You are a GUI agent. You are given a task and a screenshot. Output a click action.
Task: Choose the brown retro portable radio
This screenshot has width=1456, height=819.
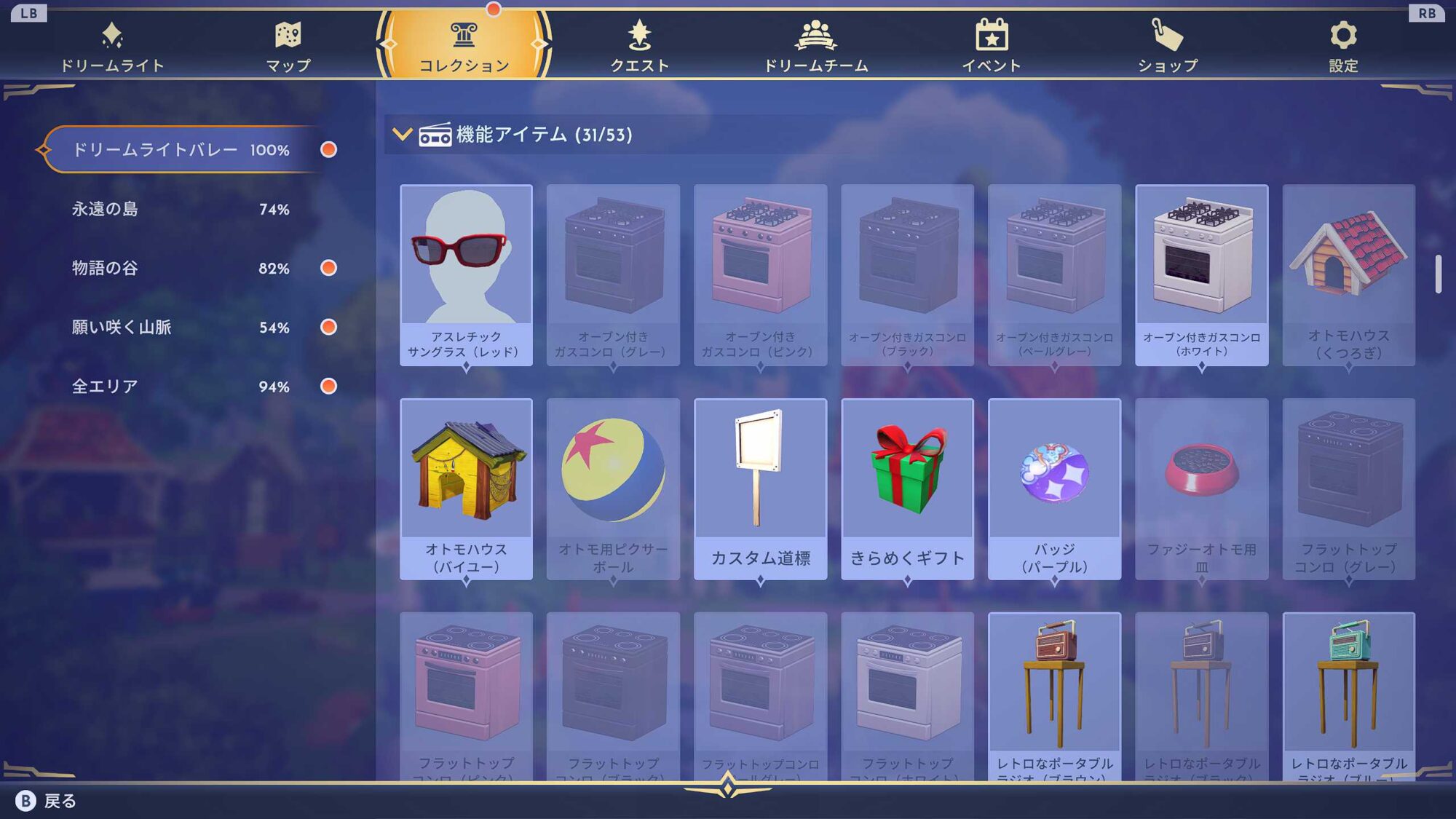(x=1054, y=695)
